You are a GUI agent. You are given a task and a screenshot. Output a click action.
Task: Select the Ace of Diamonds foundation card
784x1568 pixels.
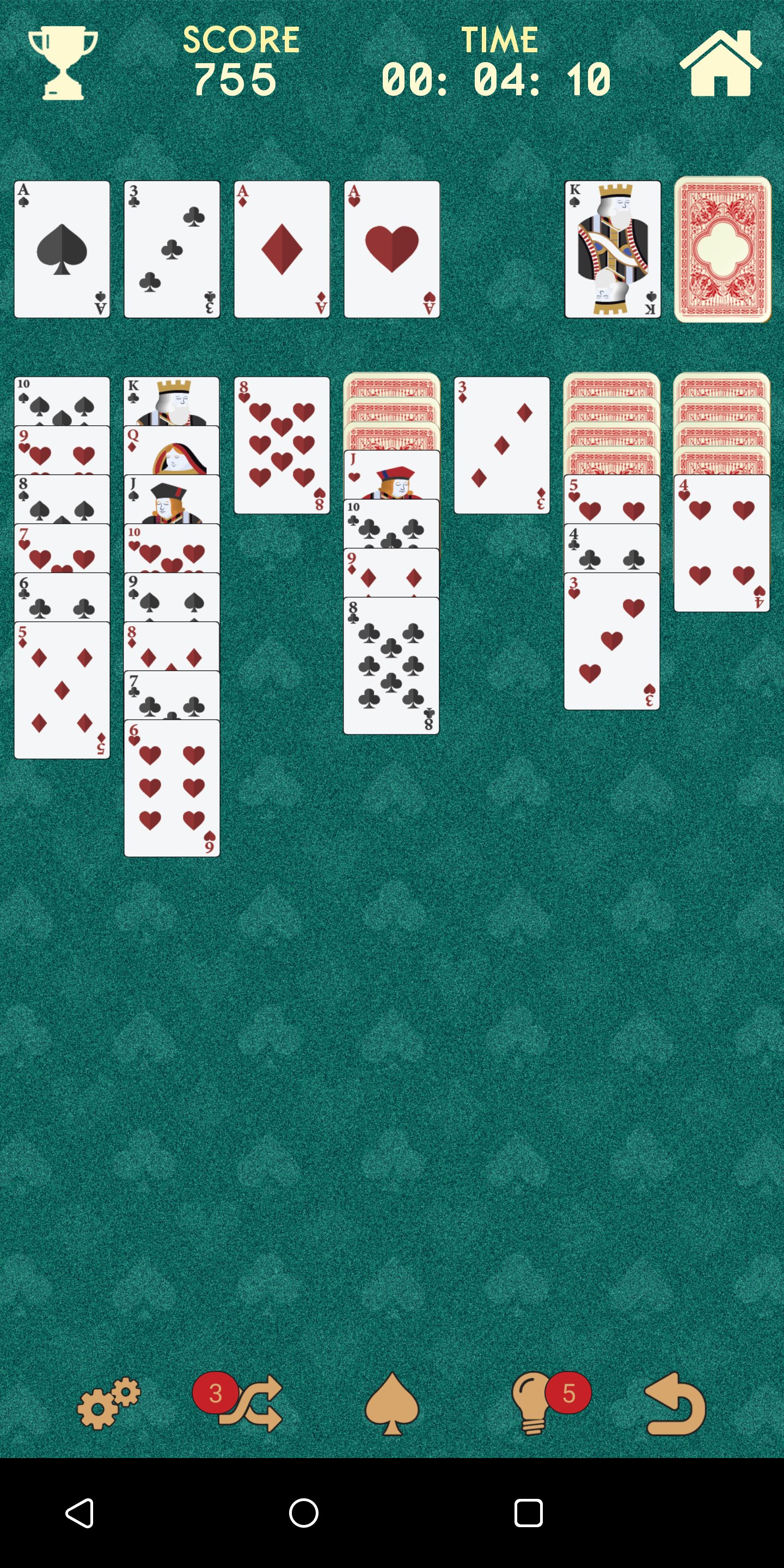(282, 248)
